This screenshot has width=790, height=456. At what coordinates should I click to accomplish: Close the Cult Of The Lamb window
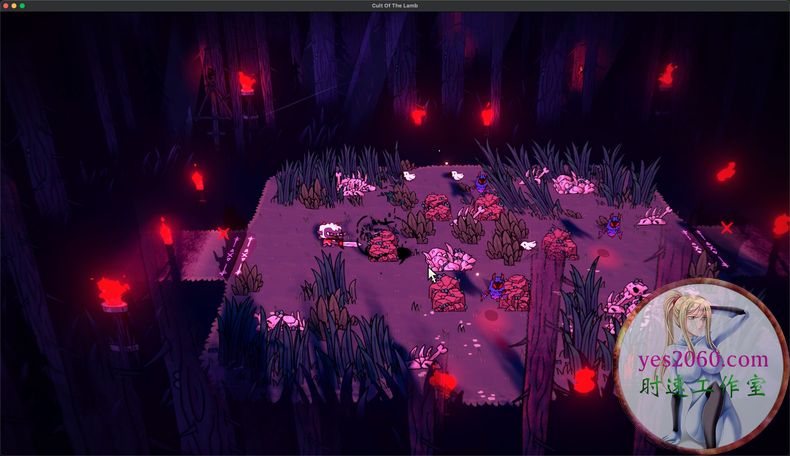6,6
